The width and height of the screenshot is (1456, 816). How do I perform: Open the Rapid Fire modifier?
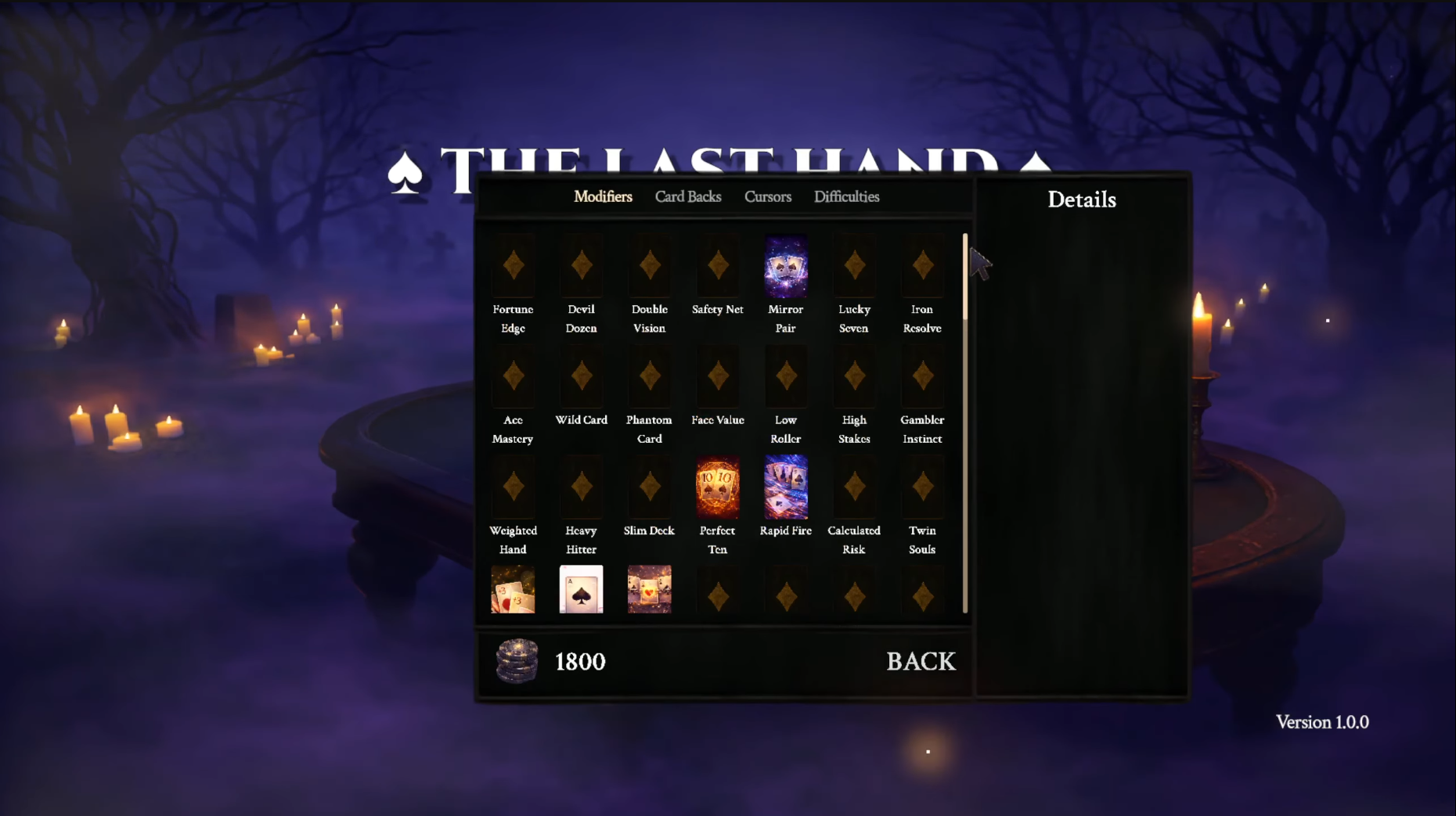coord(786,488)
